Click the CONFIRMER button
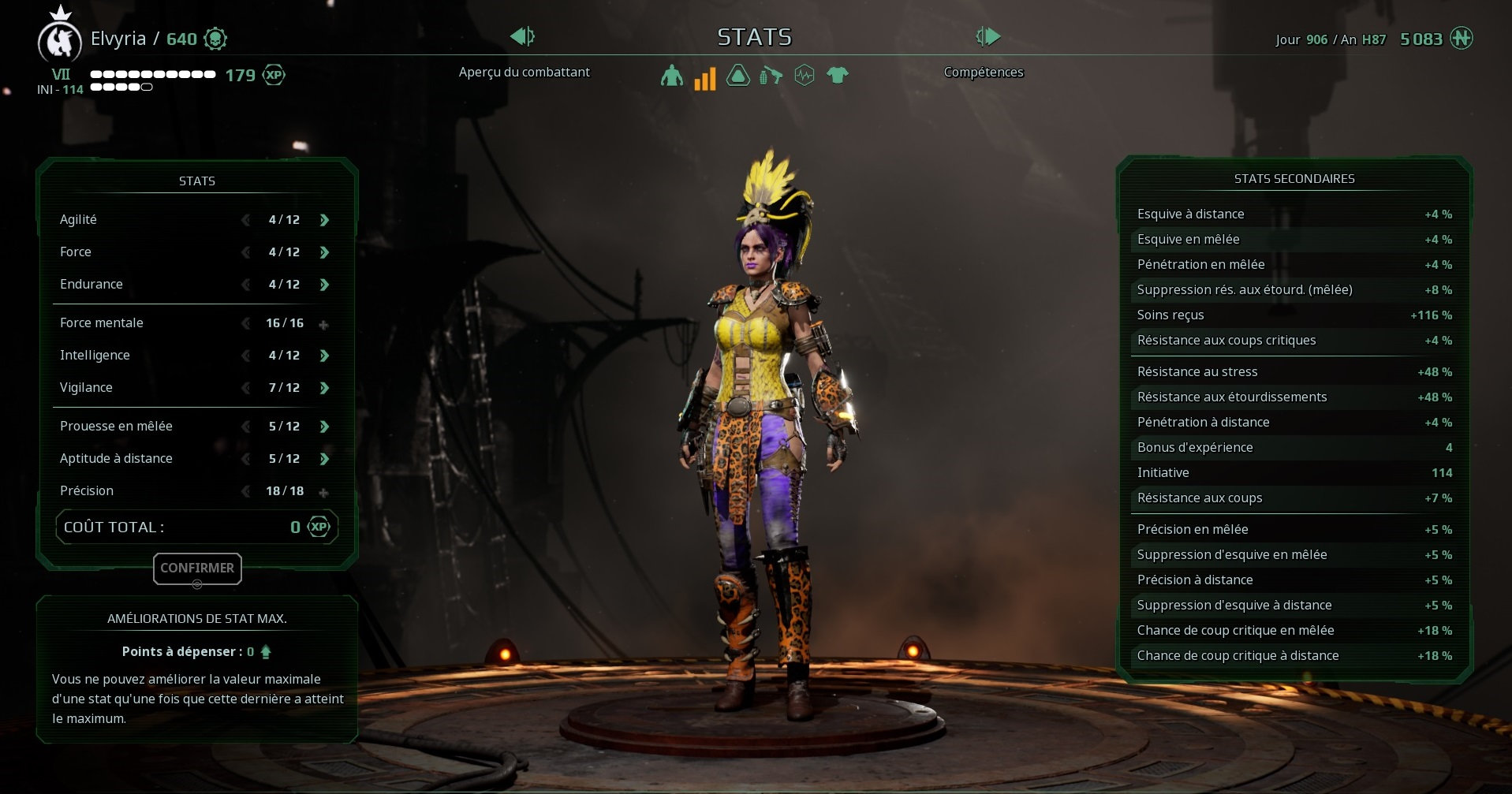The width and height of the screenshot is (1512, 794). 197,568
